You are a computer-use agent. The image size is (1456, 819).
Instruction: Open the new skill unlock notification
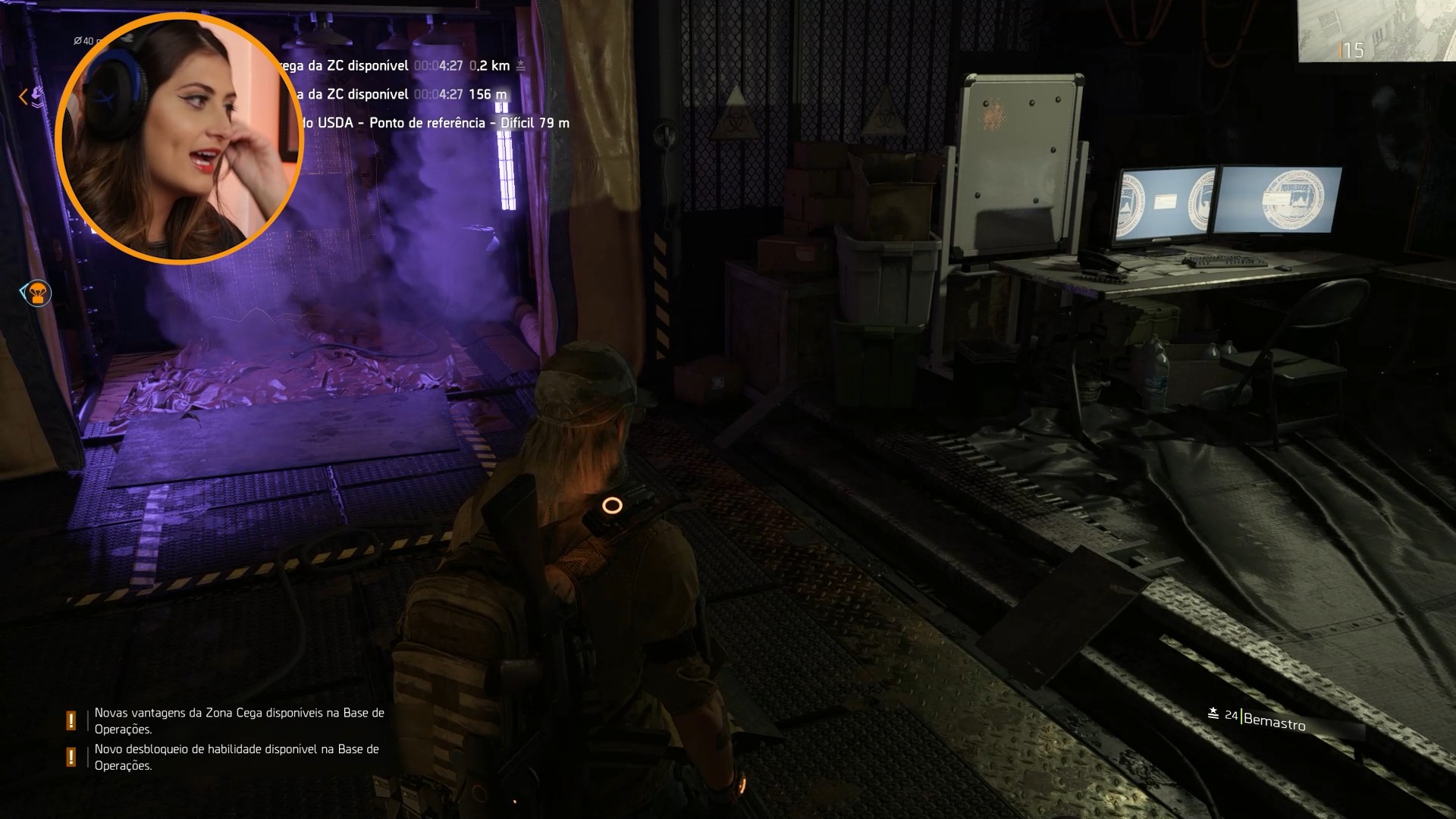(x=237, y=757)
